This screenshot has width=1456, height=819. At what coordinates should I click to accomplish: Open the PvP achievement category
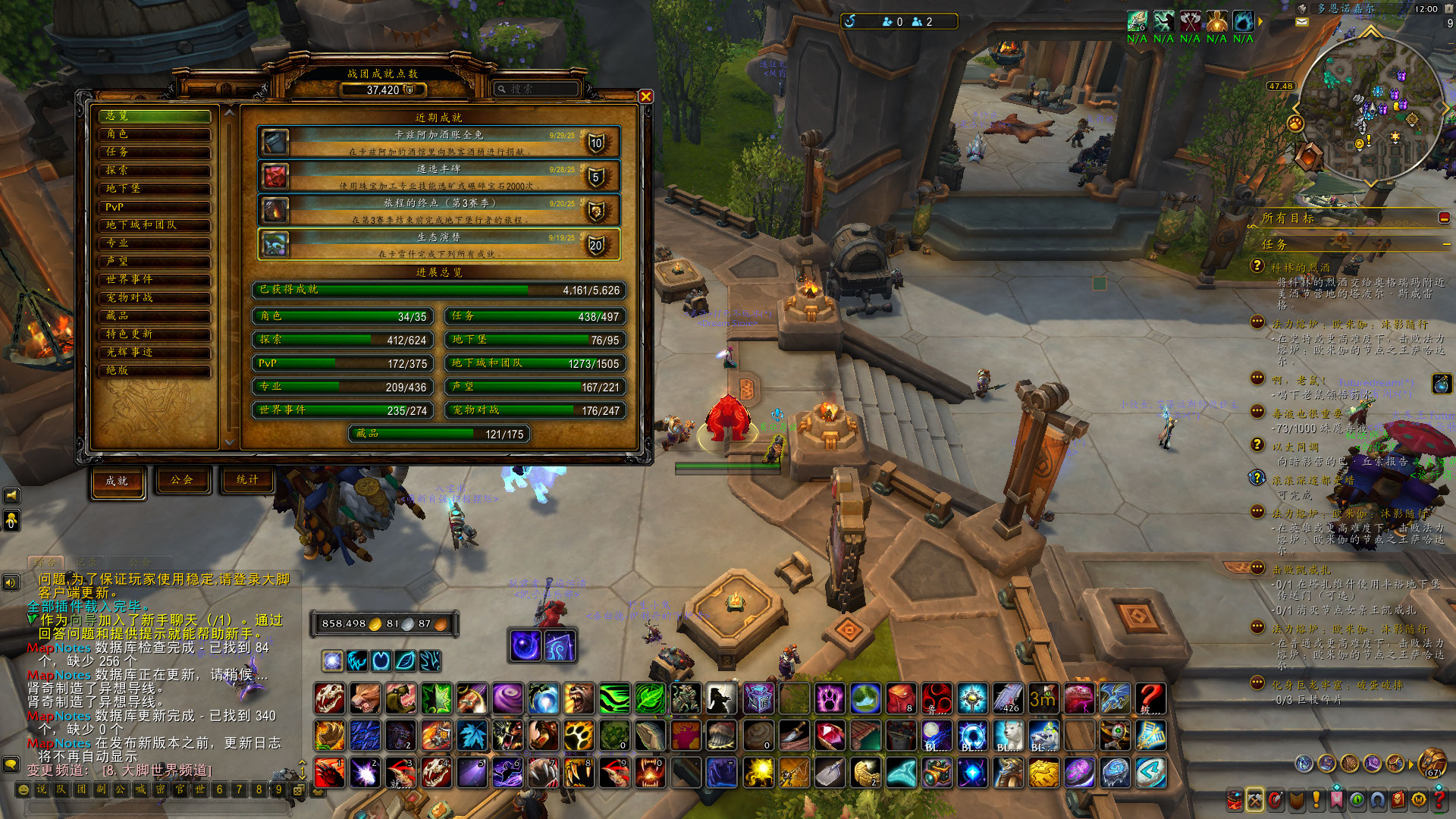click(x=155, y=207)
